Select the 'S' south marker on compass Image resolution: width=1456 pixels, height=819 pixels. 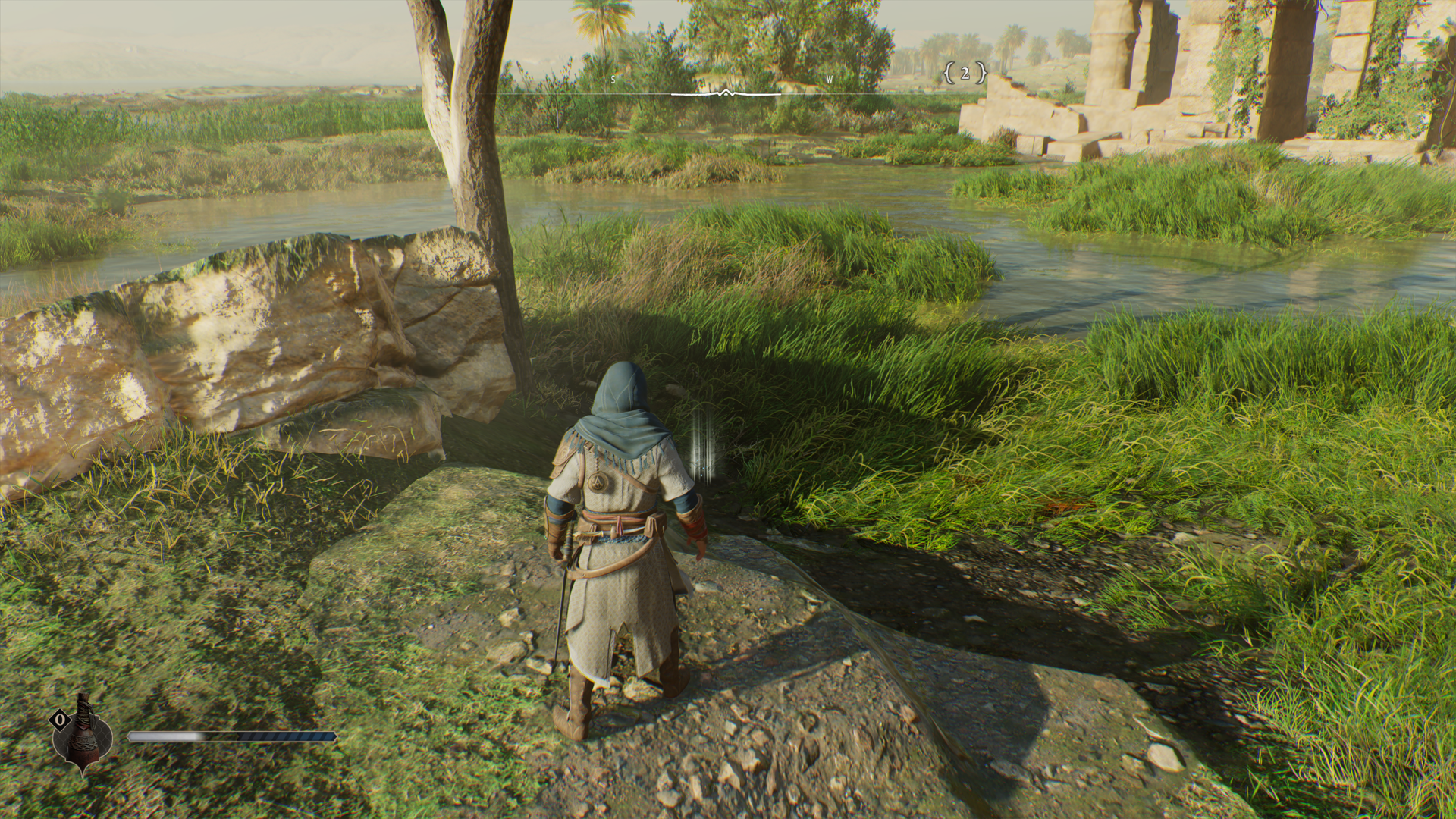click(x=612, y=78)
